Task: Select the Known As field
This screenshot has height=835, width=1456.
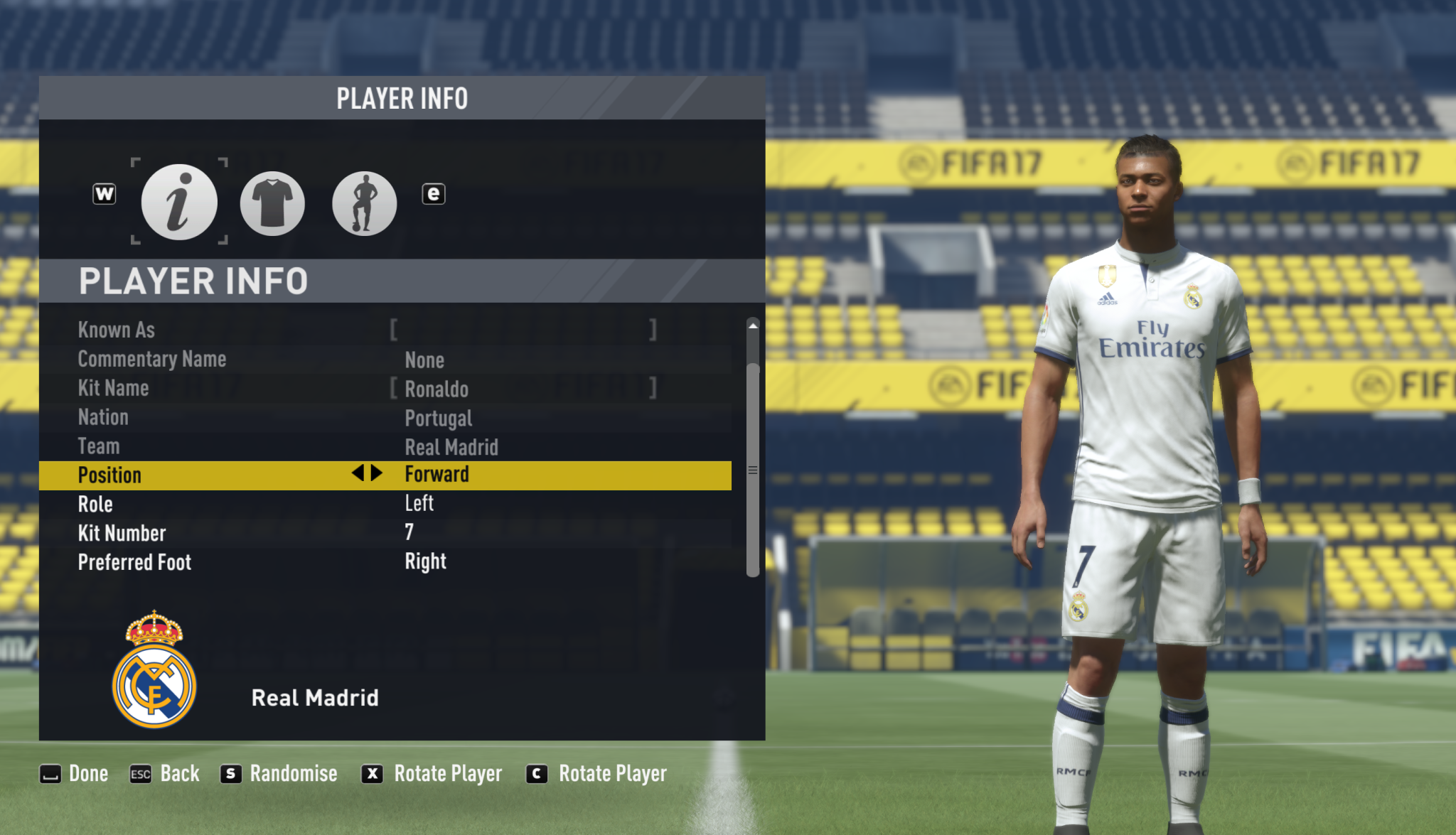Action: pyautogui.click(x=523, y=330)
